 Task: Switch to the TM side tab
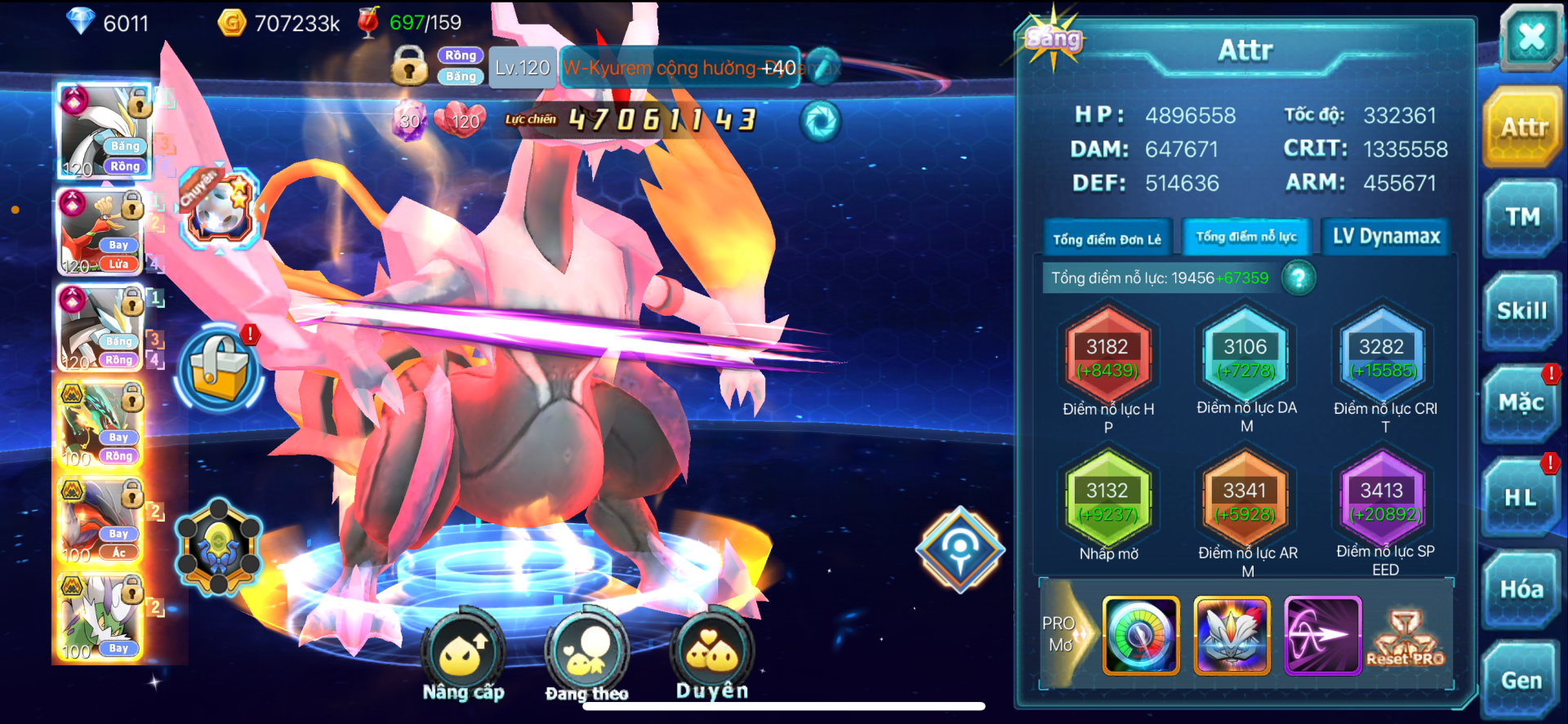point(1522,218)
